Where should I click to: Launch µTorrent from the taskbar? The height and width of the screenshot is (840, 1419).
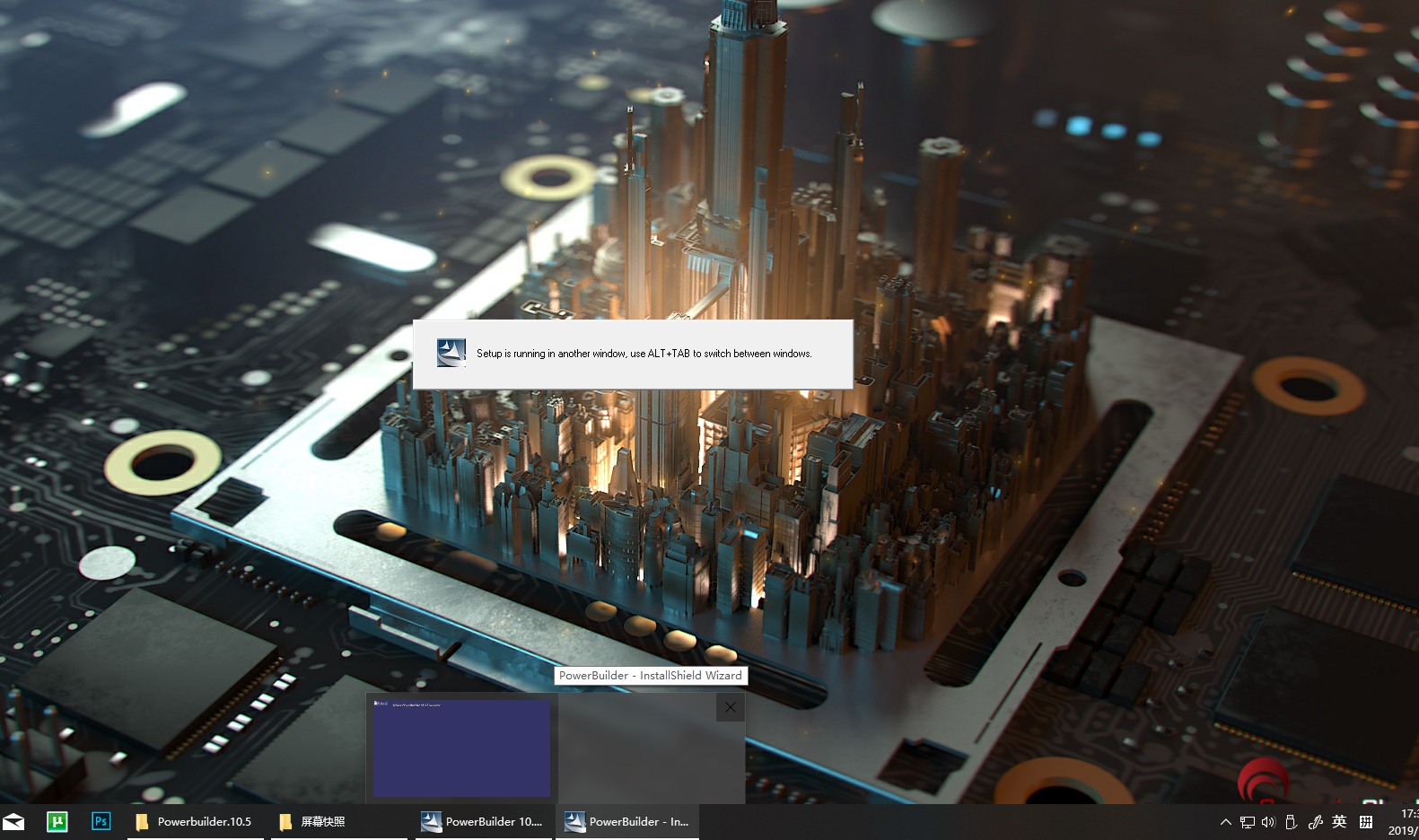coord(57,821)
